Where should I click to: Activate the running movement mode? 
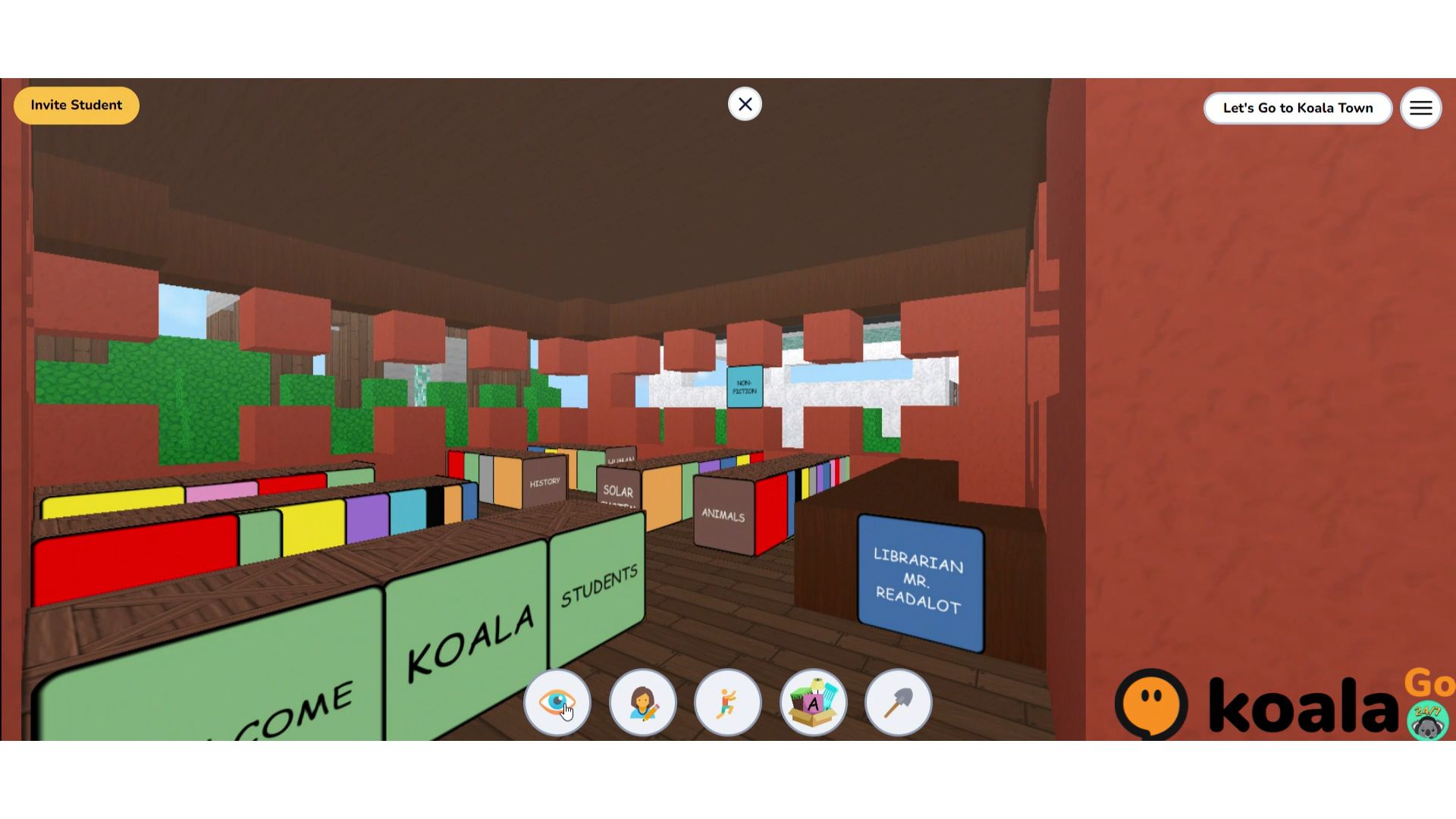(x=727, y=703)
